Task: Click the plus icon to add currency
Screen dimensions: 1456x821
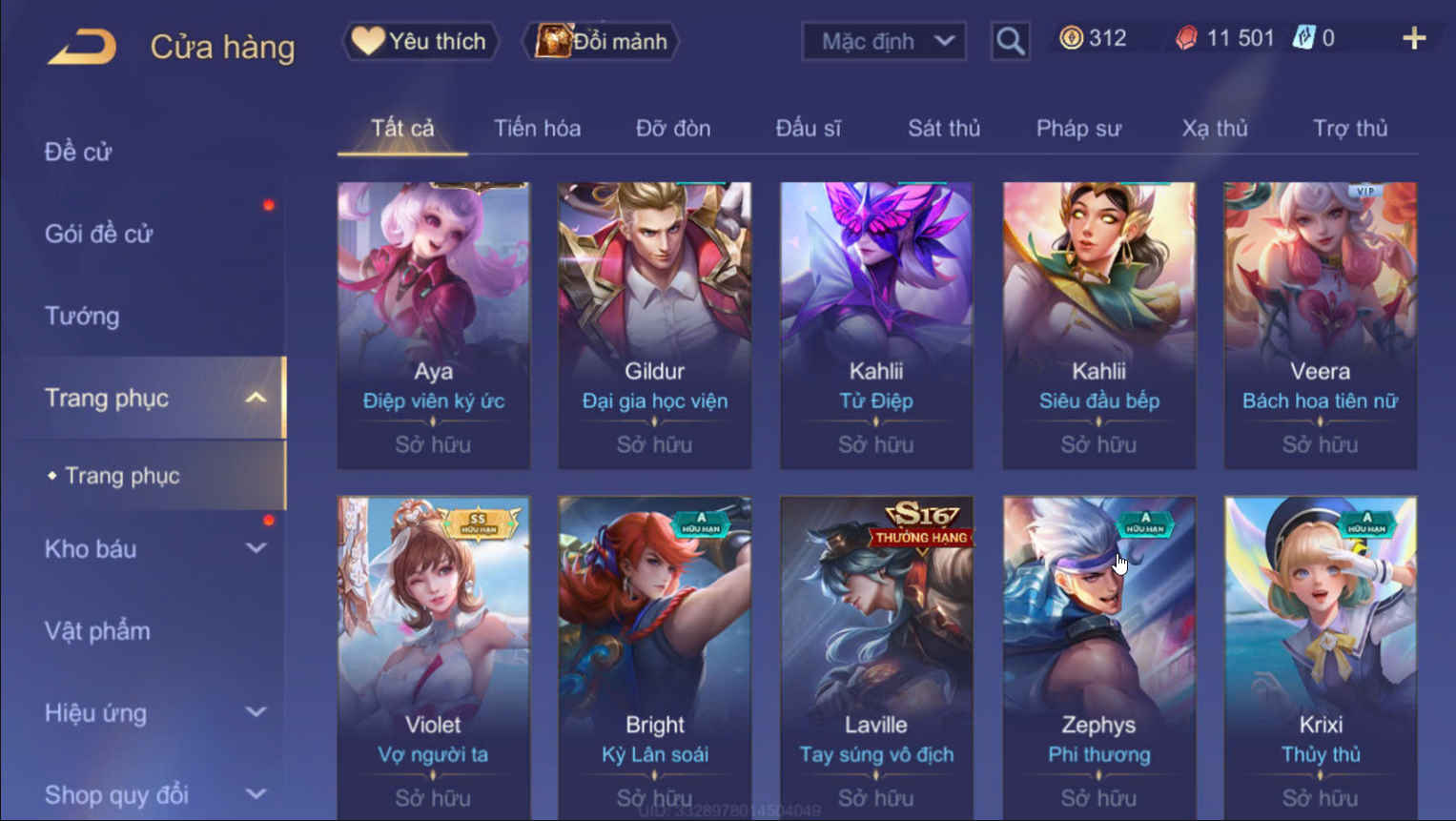Action: 1415,38
